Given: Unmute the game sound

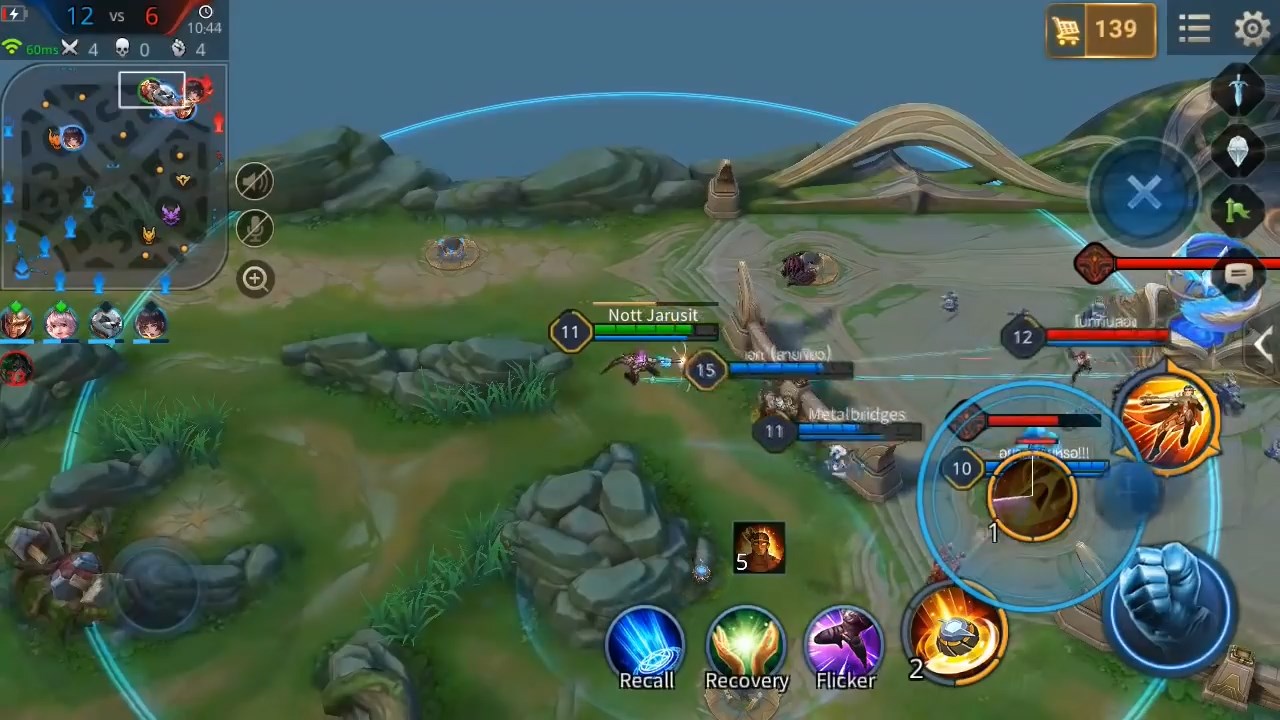Looking at the screenshot, I should pos(254,181).
